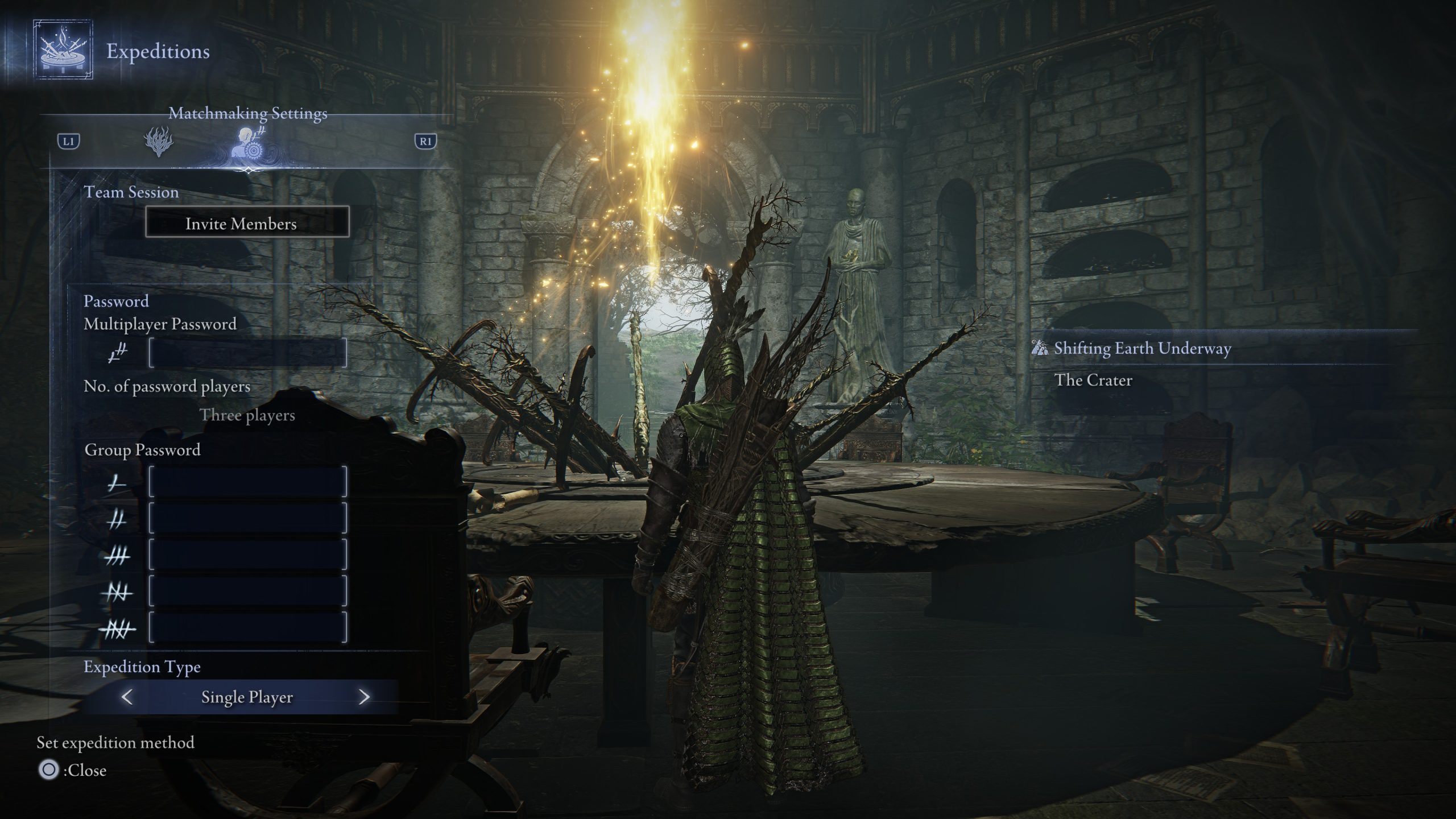
Task: Select the Shifting Earth Underway notice
Action: (x=1142, y=348)
